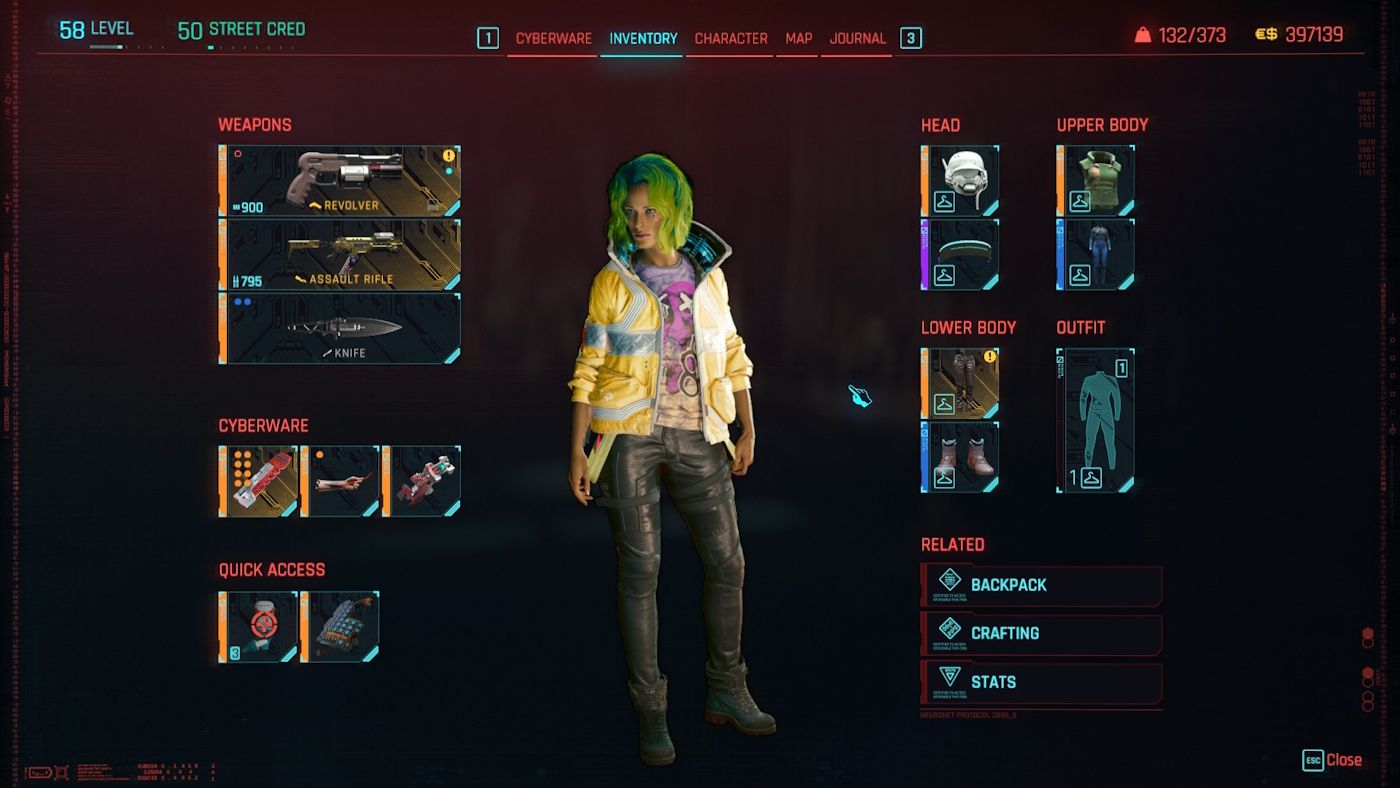Click the brown boots footwear slot
Image resolution: width=1400 pixels, height=788 pixels.
pos(960,457)
